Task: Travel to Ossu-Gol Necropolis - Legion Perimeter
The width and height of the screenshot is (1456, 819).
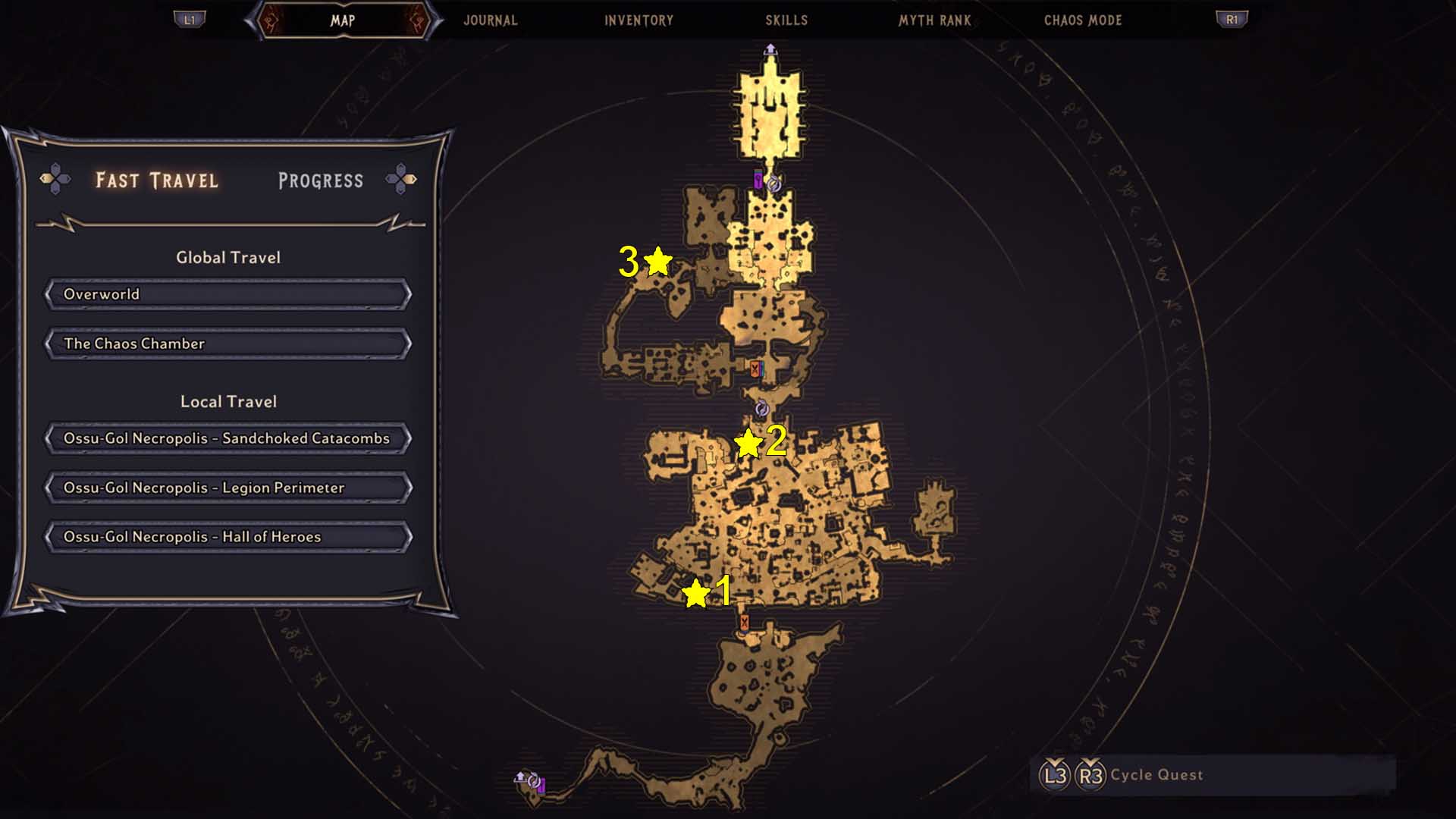Action: coord(226,488)
